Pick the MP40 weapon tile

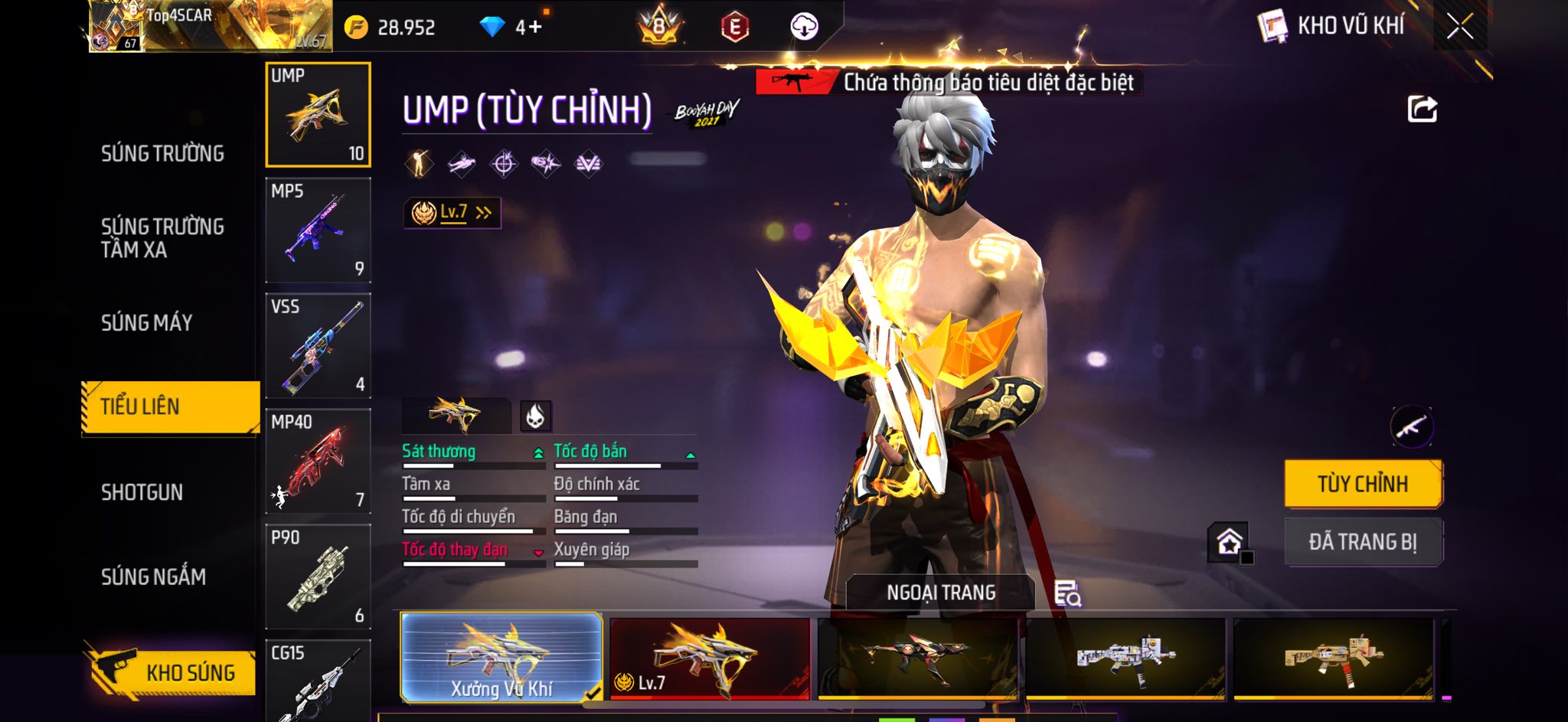318,462
